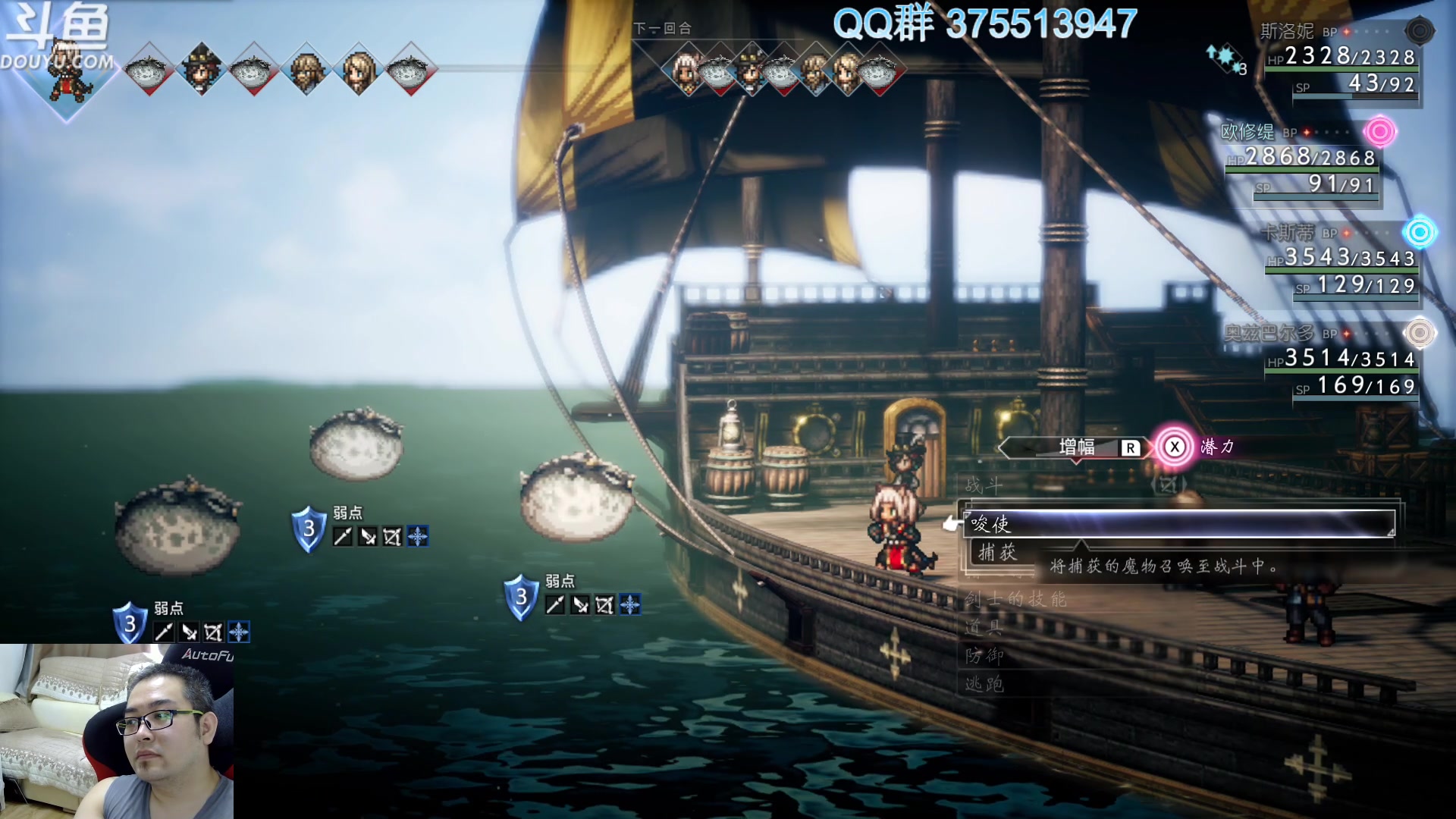Choose the 捕获 command

click(x=997, y=552)
